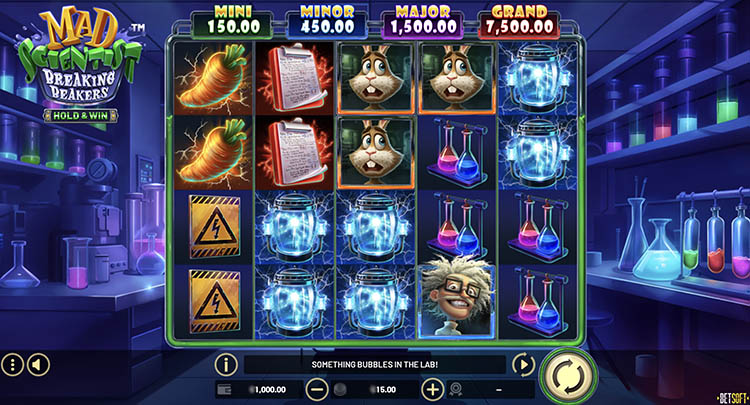Decrease the bet with the minus button
Screen dimensions: 750x405
click(317, 389)
